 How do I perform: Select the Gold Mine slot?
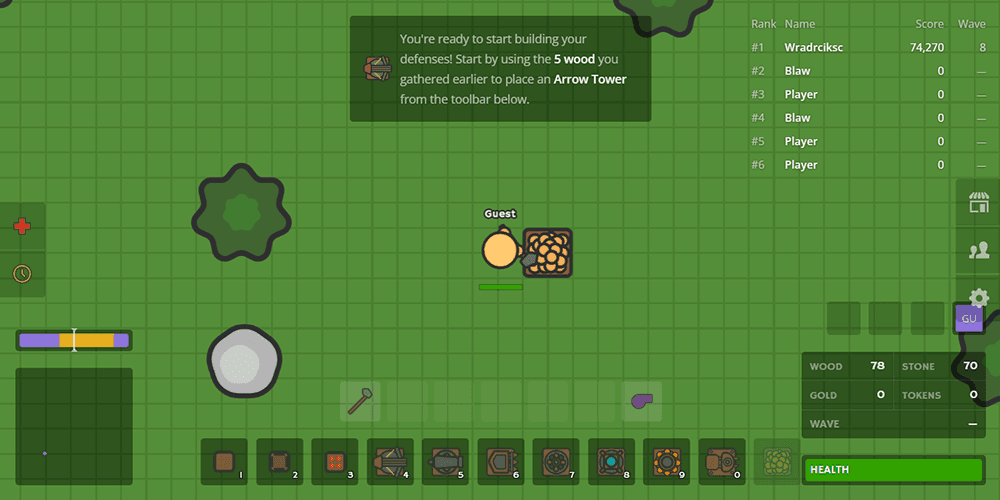(666, 461)
